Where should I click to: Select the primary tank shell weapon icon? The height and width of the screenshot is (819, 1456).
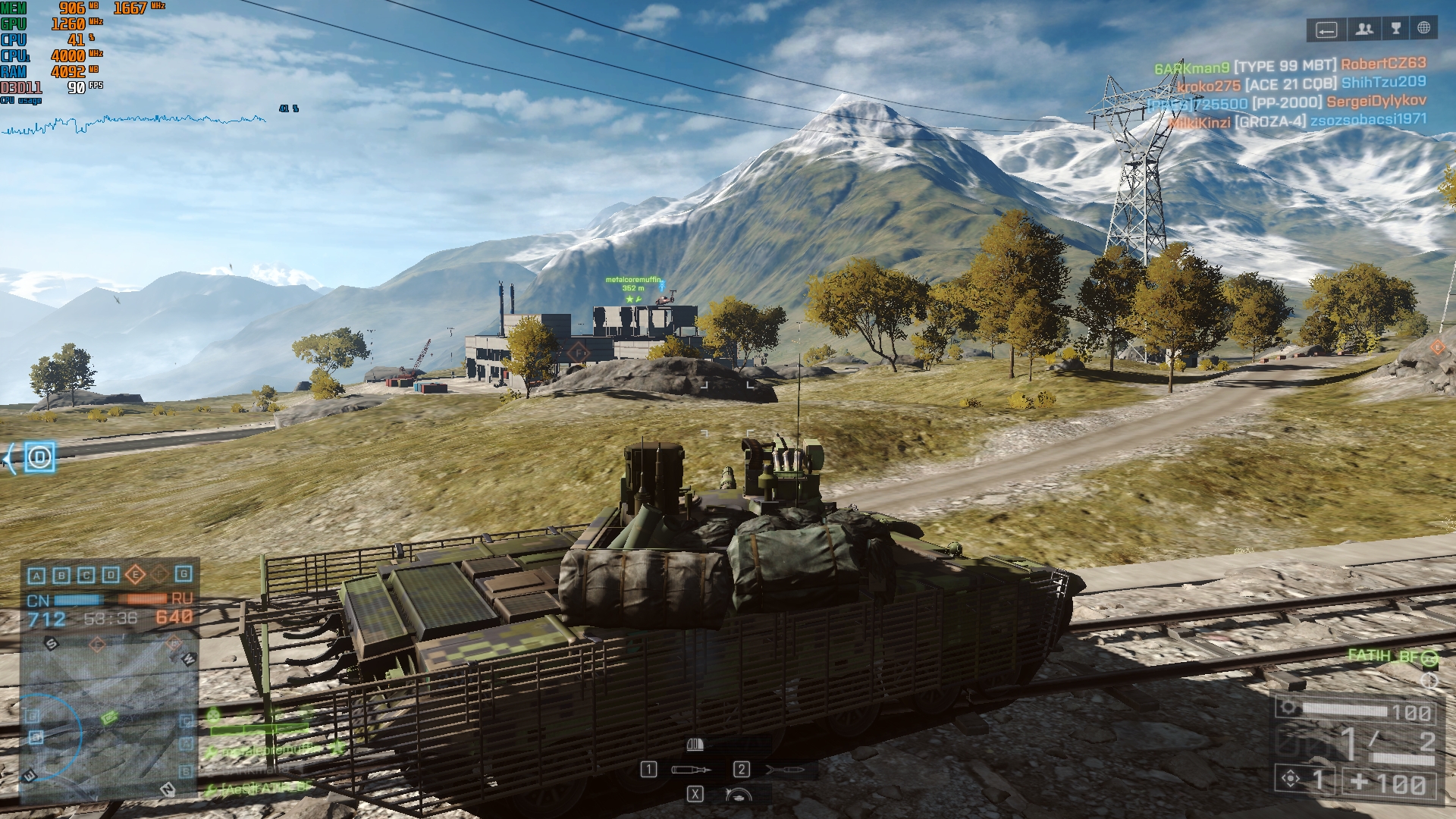[x=691, y=770]
